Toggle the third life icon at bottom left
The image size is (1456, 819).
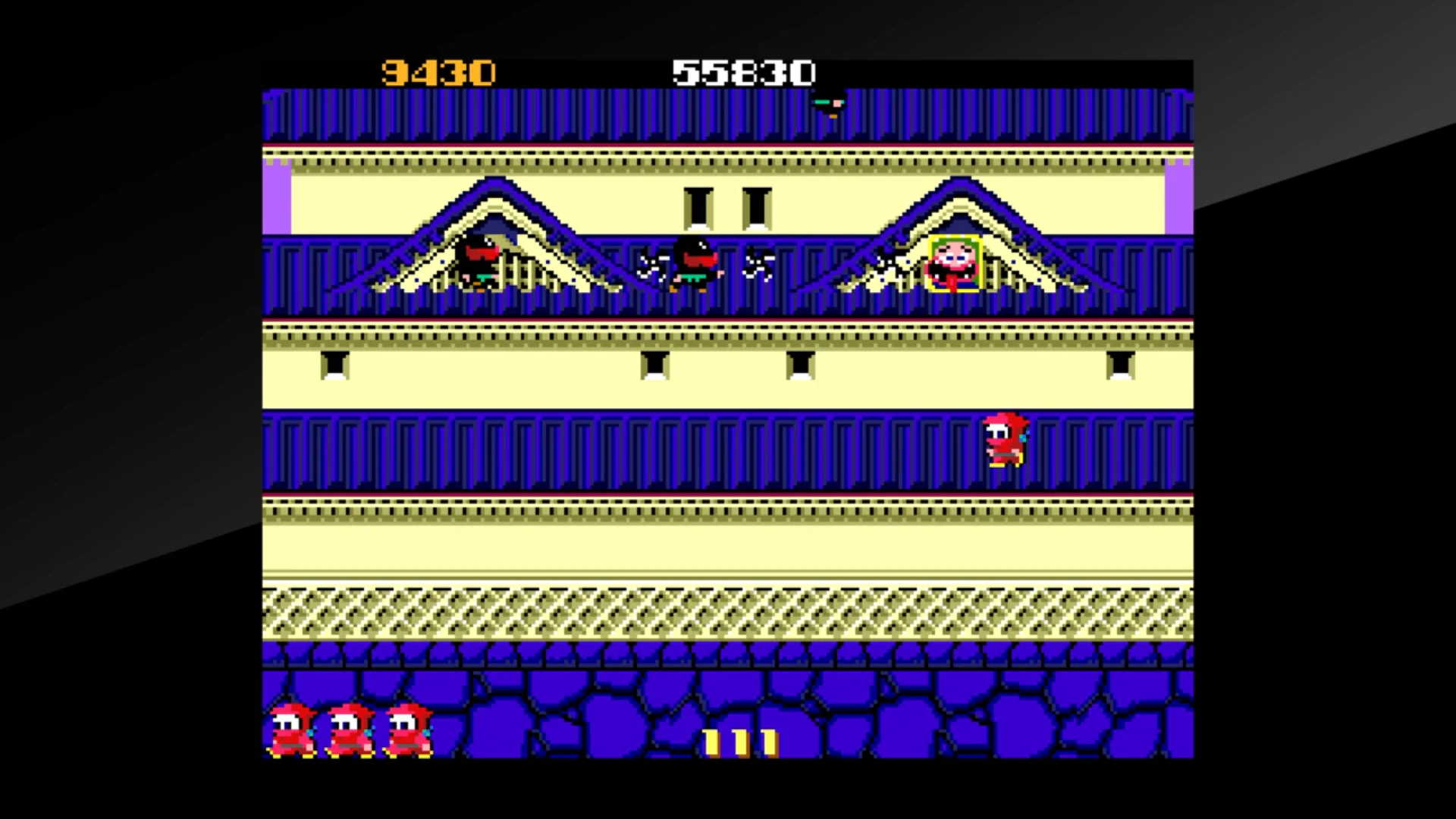tap(408, 728)
